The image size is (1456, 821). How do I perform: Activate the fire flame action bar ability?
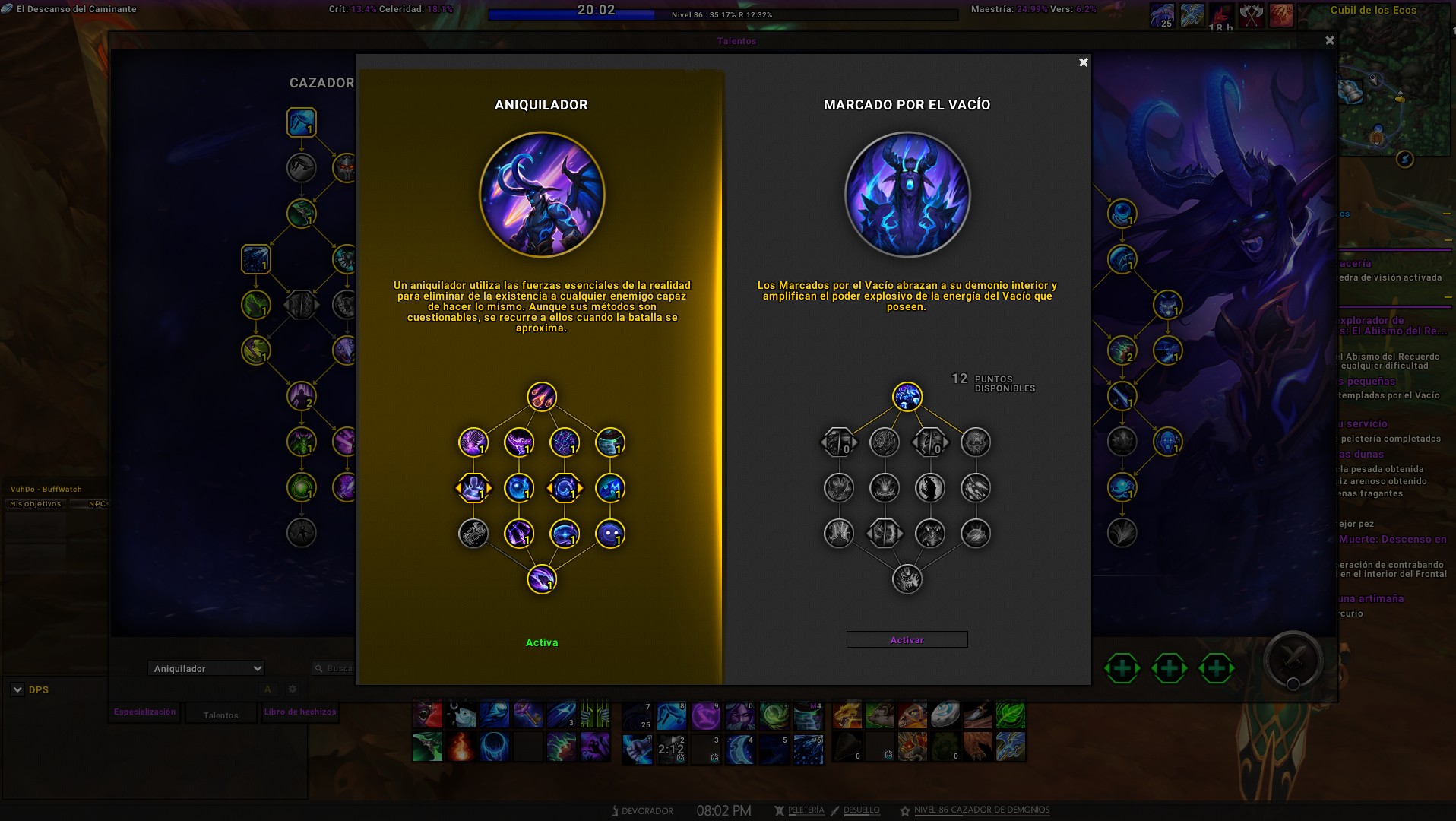(x=461, y=747)
